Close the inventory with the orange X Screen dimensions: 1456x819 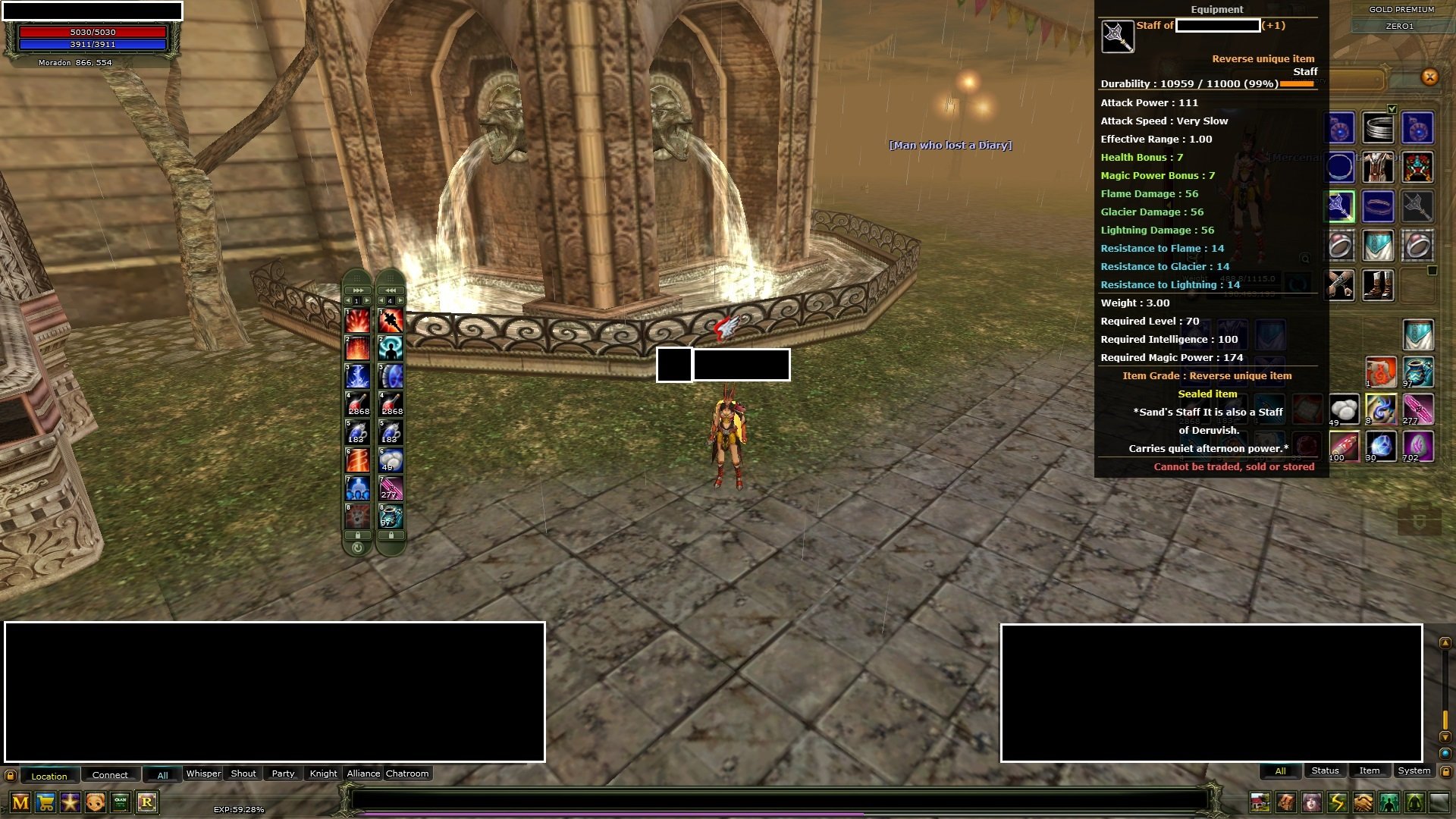(1429, 77)
